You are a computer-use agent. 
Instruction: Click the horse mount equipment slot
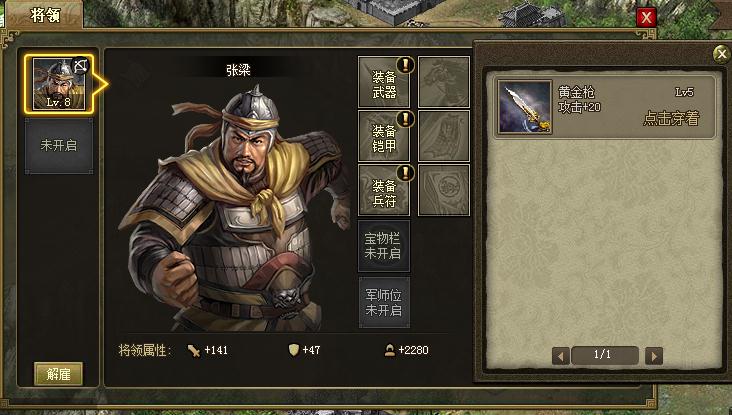[444, 82]
